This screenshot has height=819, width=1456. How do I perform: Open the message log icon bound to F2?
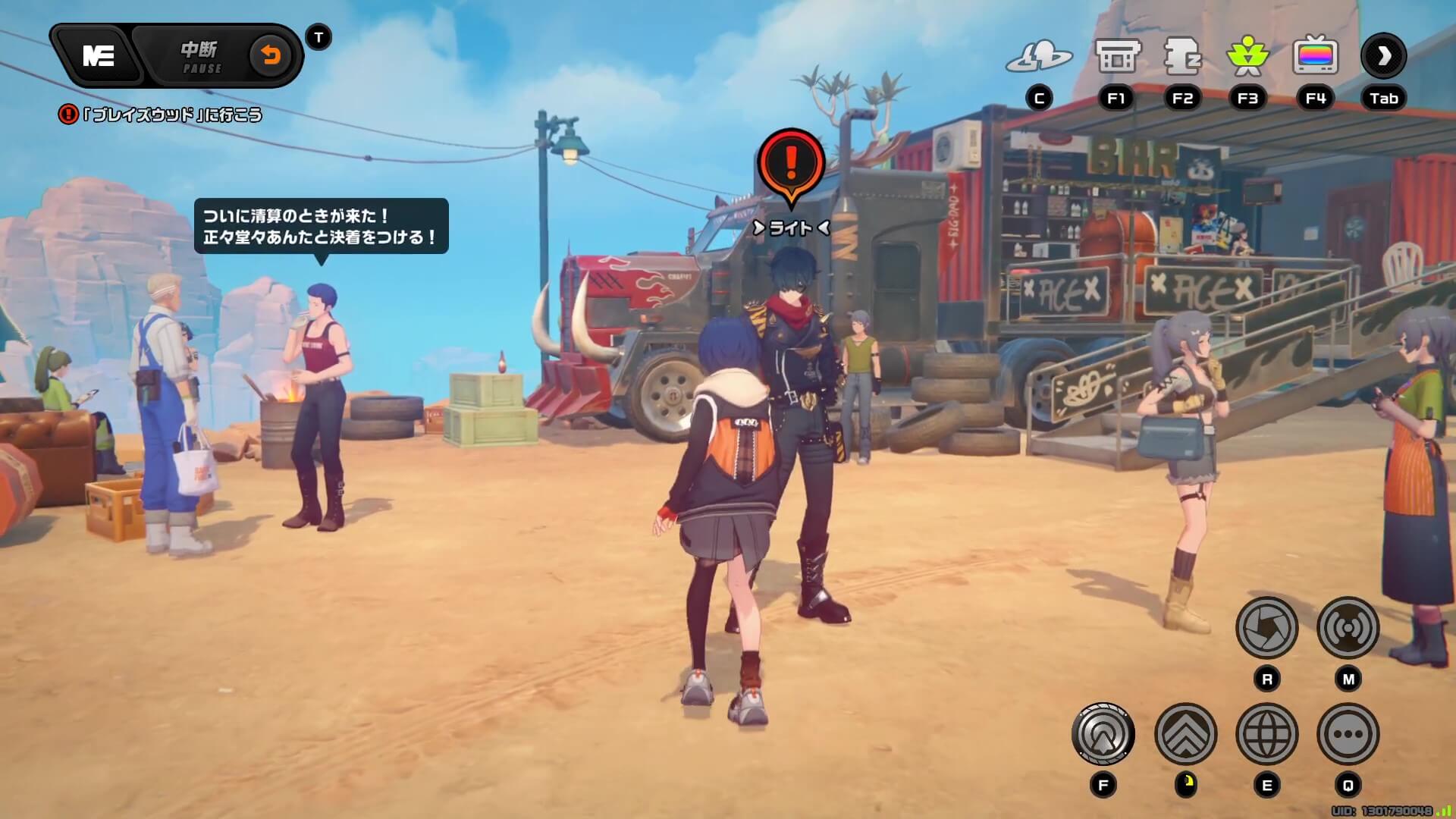tap(1183, 55)
